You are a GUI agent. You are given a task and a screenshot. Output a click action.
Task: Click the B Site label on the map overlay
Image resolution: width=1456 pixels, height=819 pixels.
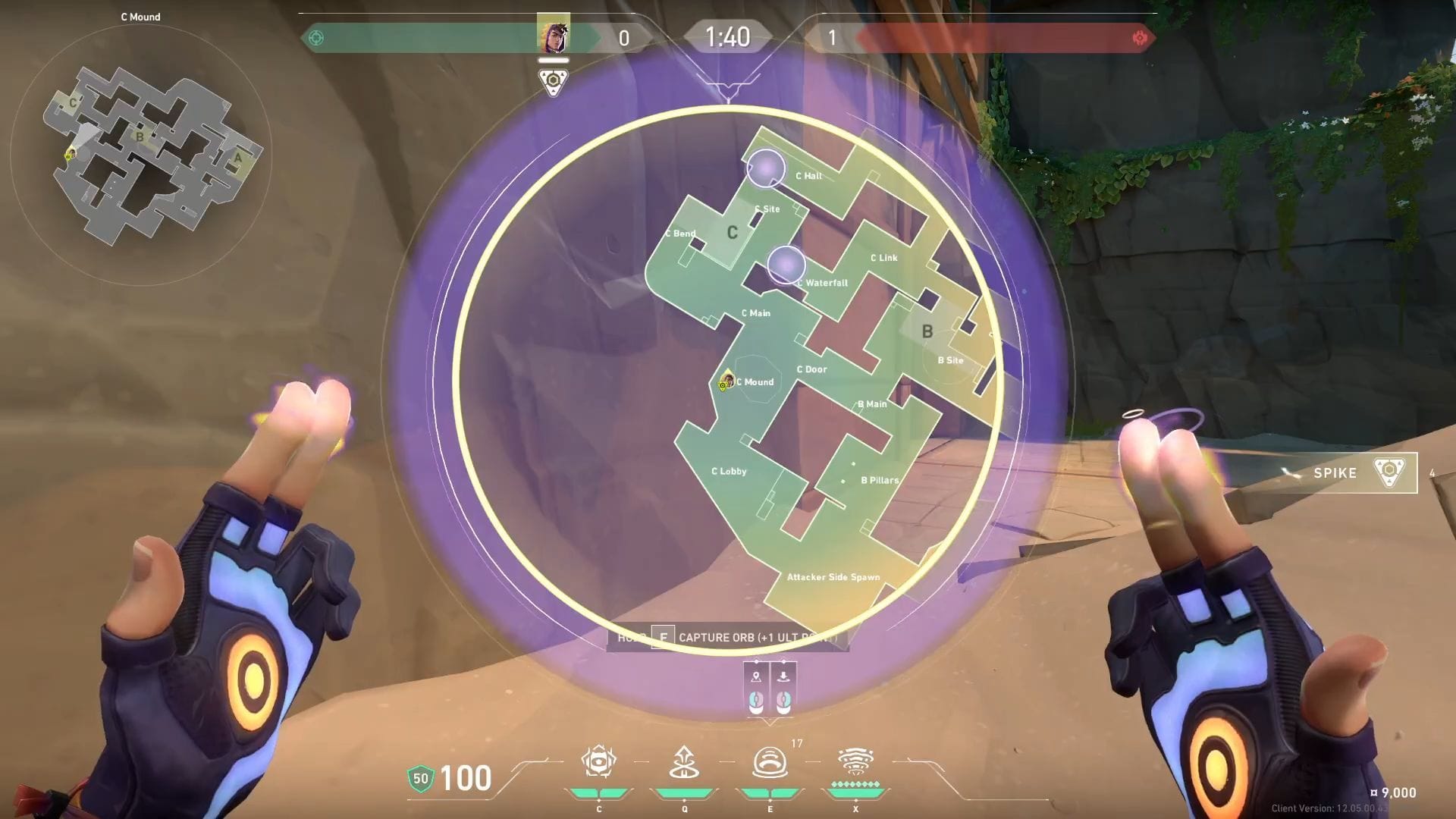click(x=951, y=360)
